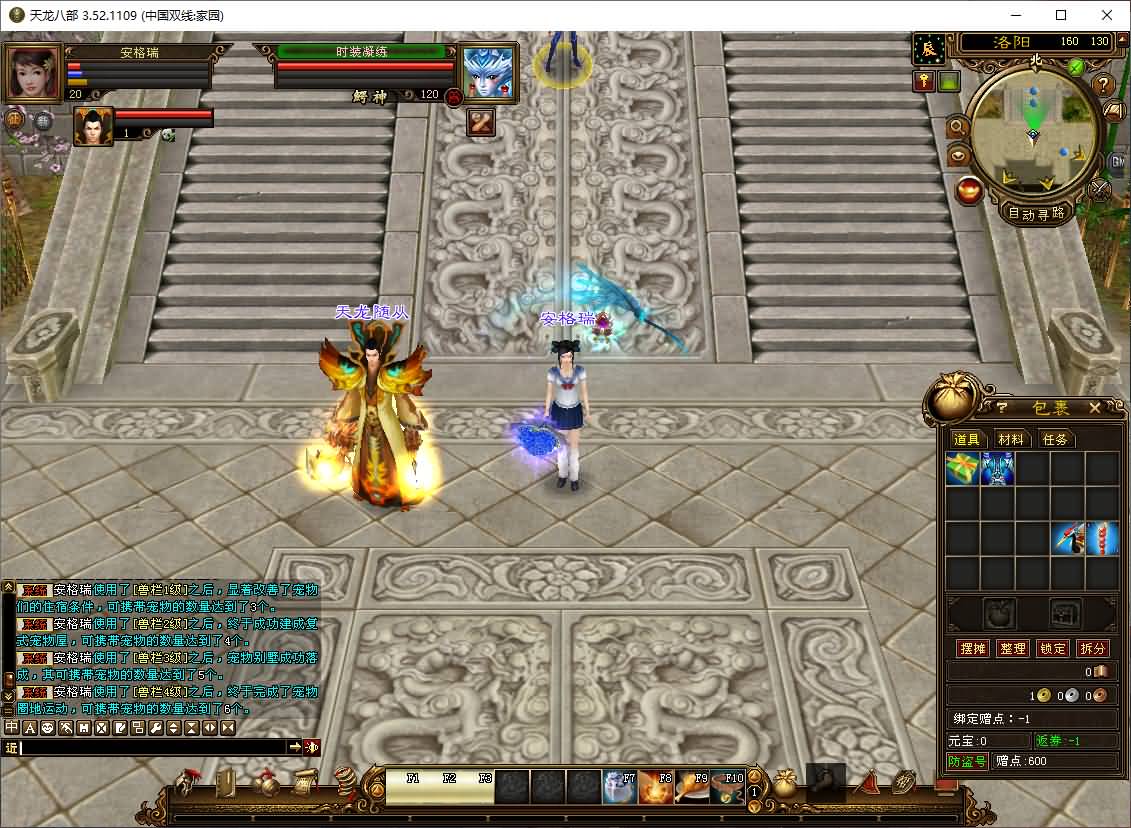Close the 包裹 inventory panel

[1095, 407]
